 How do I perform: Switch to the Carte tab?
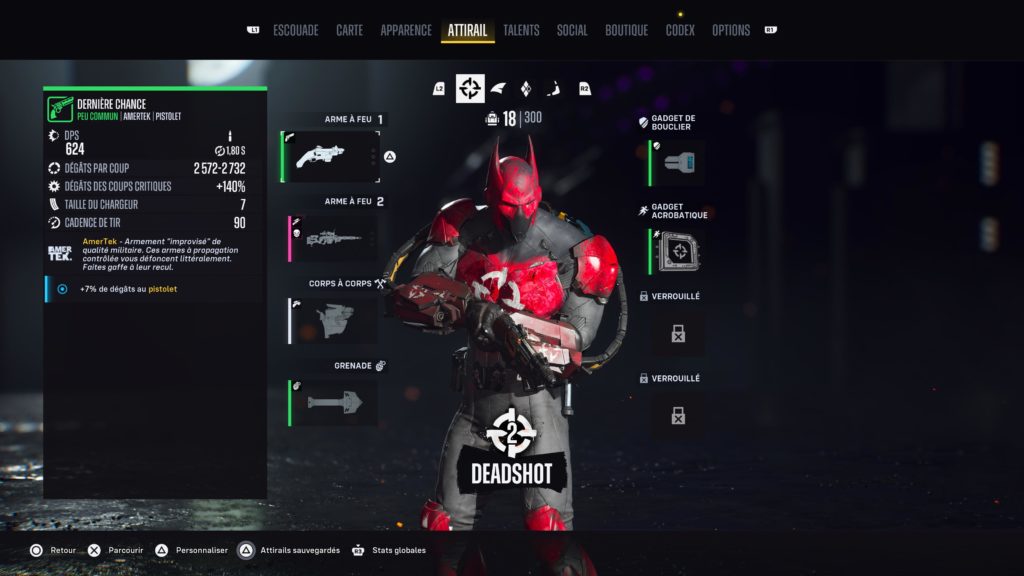click(x=349, y=31)
